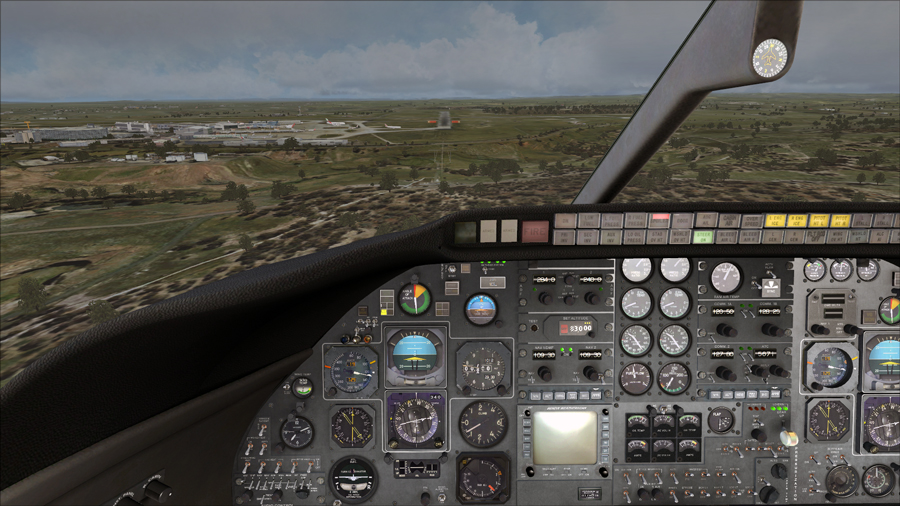Select the angle of attack indicator
The height and width of the screenshot is (506, 900).
pos(413,298)
